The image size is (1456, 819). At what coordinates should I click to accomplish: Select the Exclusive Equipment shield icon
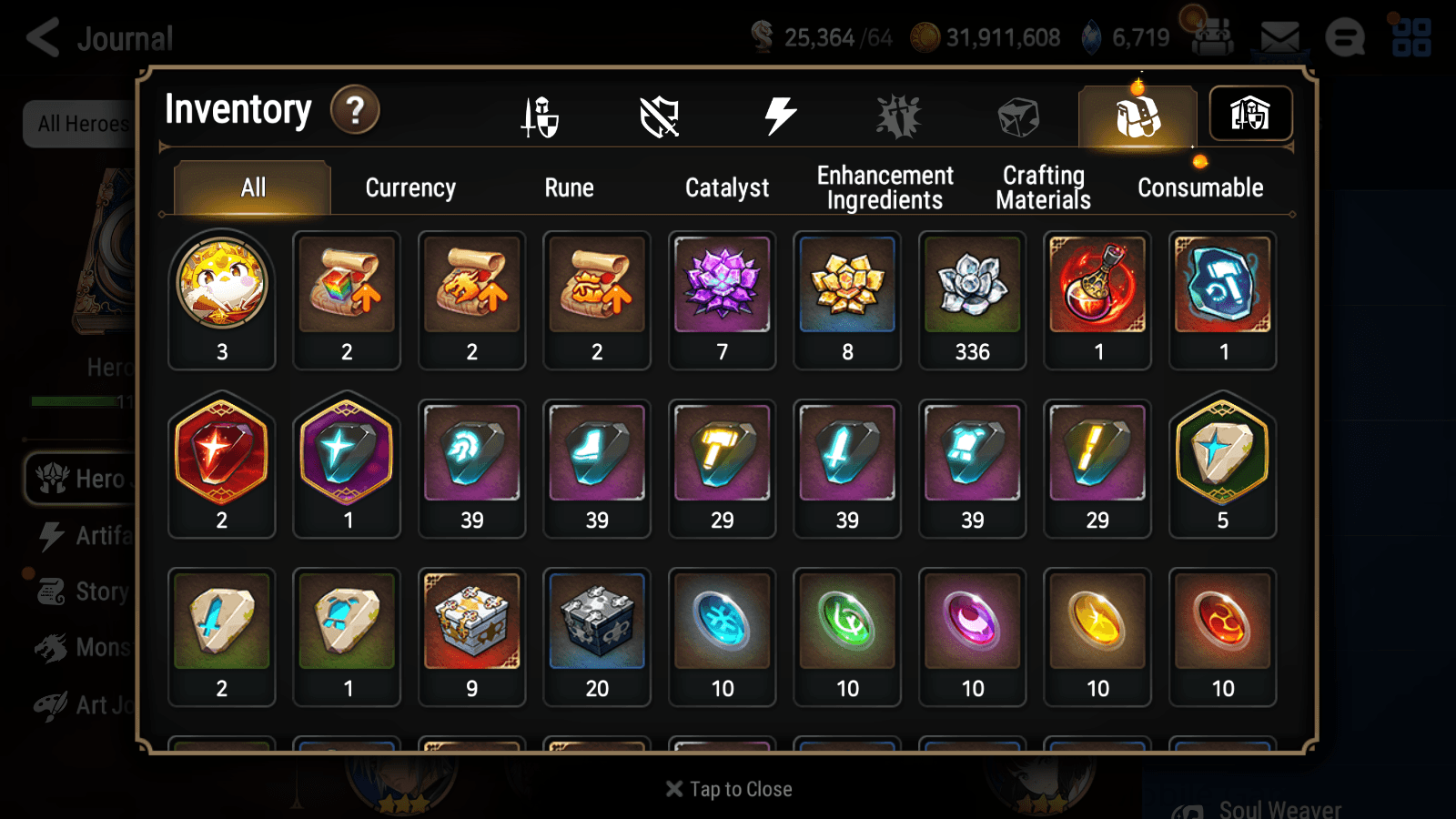659,115
